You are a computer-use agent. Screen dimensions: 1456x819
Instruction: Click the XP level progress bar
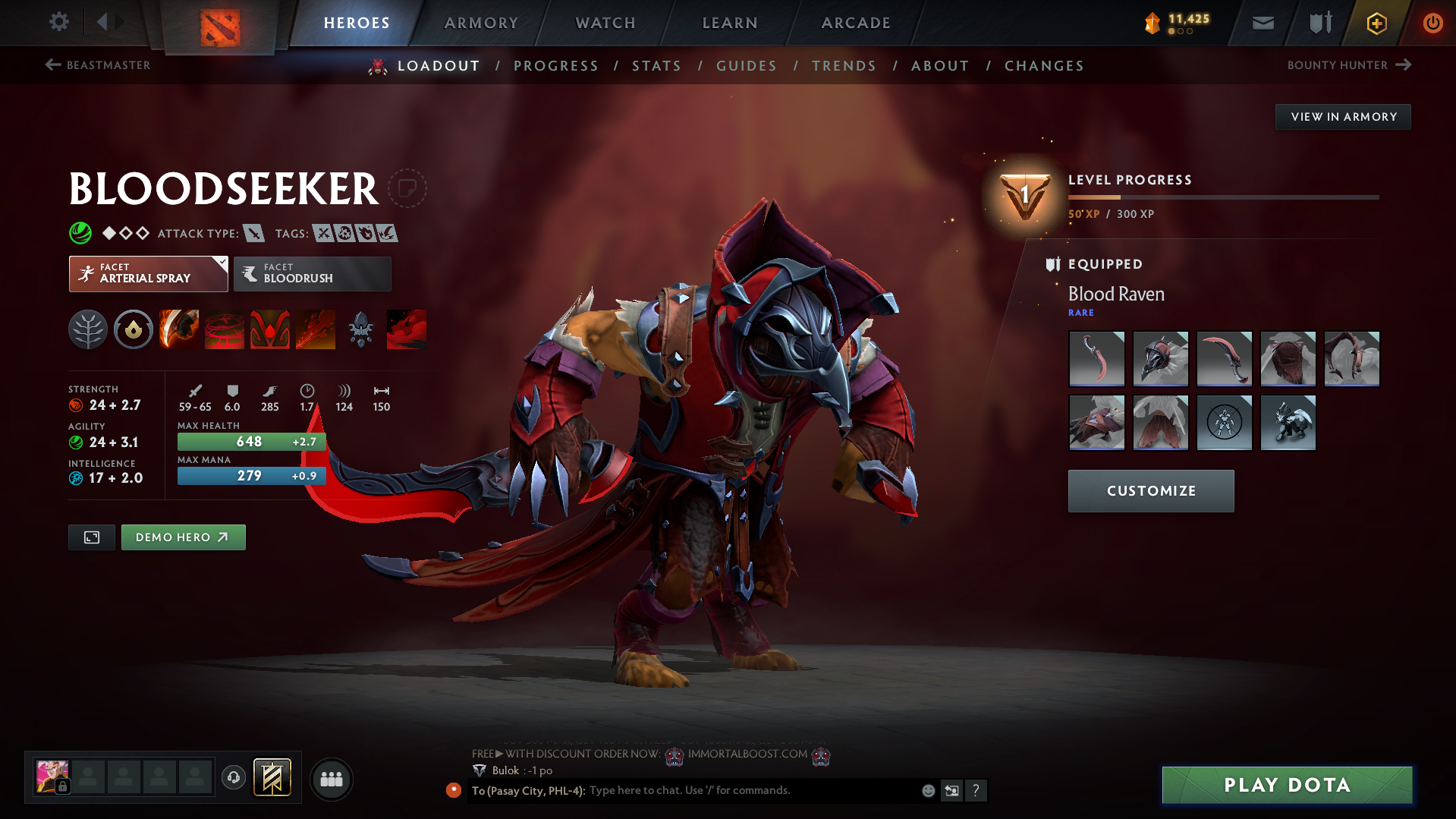point(1223,197)
